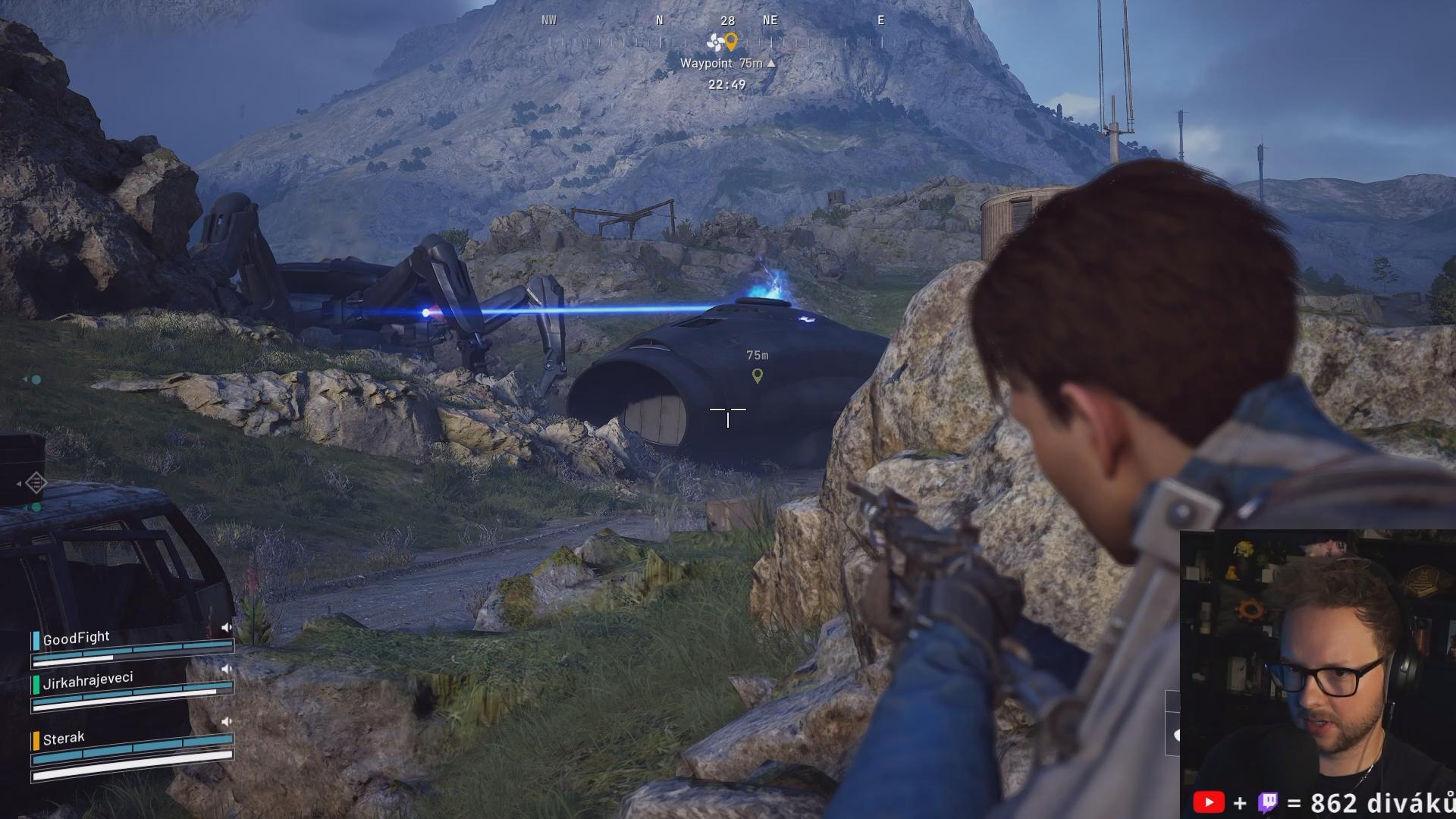Click the red YouTube logo
Viewport: 1456px width, 819px height.
(x=1208, y=802)
